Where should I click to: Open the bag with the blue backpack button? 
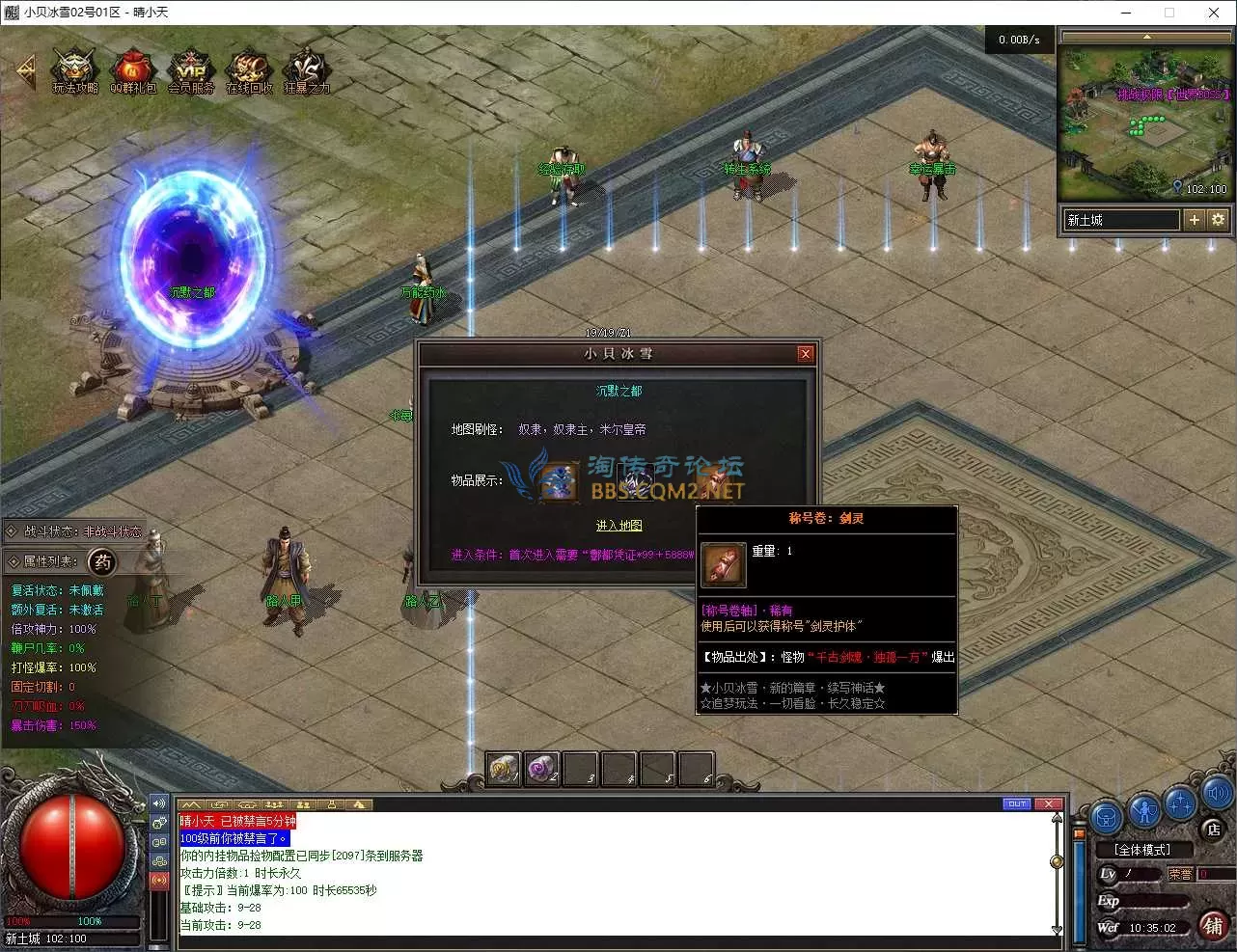(1106, 816)
